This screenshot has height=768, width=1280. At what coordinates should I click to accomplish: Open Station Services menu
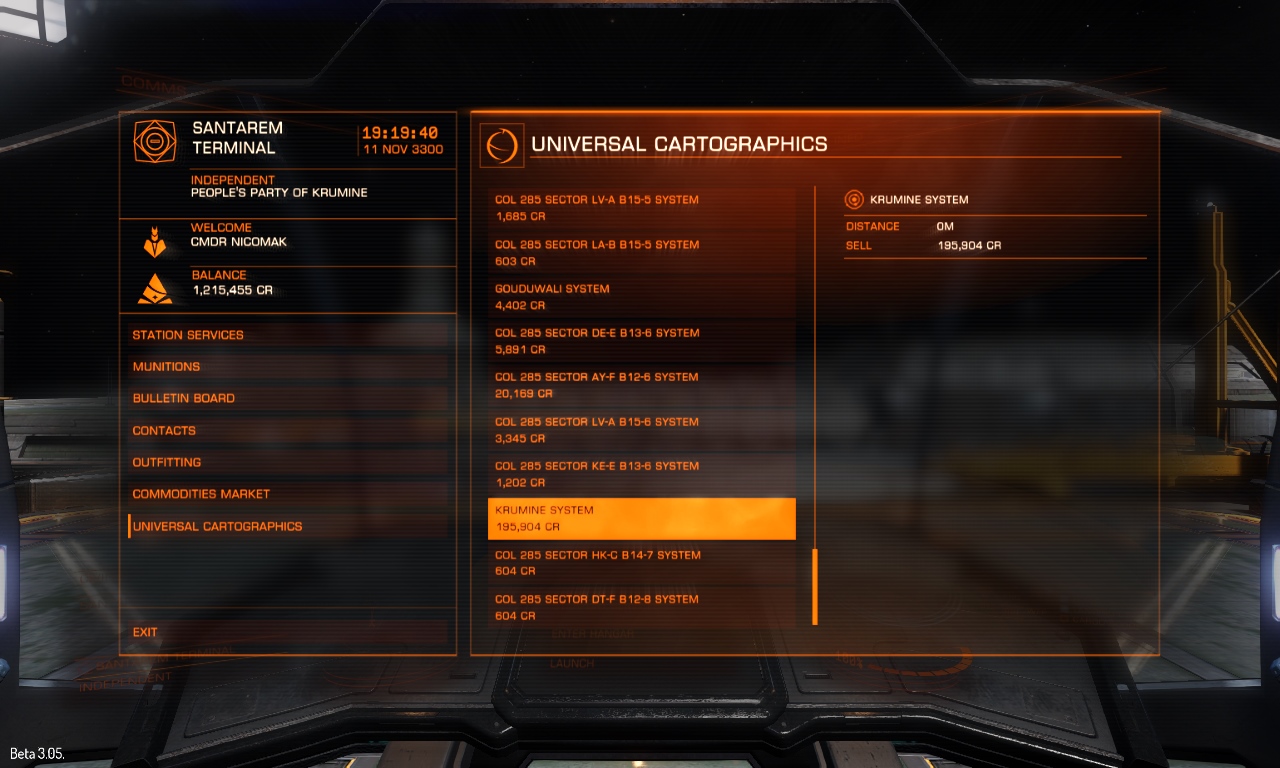click(188, 335)
